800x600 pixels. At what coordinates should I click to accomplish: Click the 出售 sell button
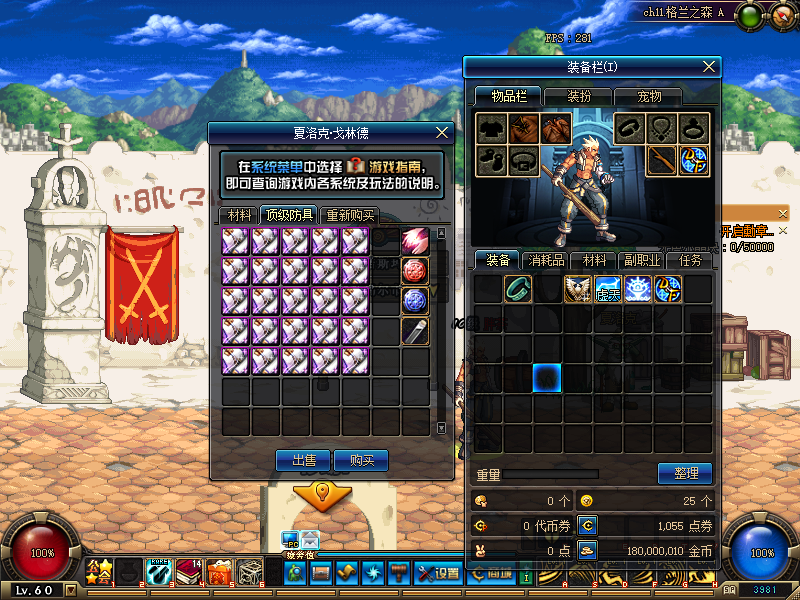pos(304,460)
